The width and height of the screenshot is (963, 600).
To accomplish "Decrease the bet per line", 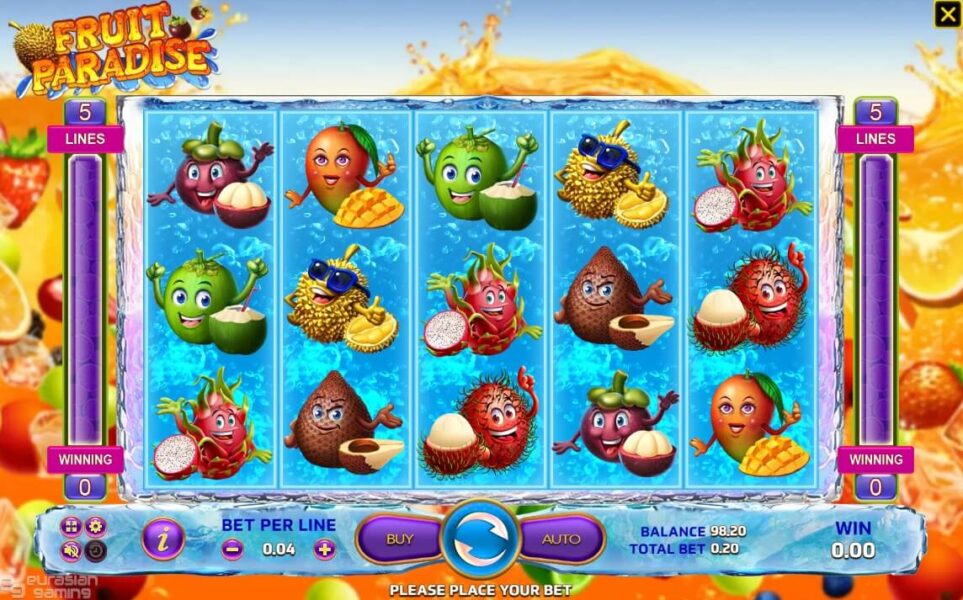I will pos(232,549).
